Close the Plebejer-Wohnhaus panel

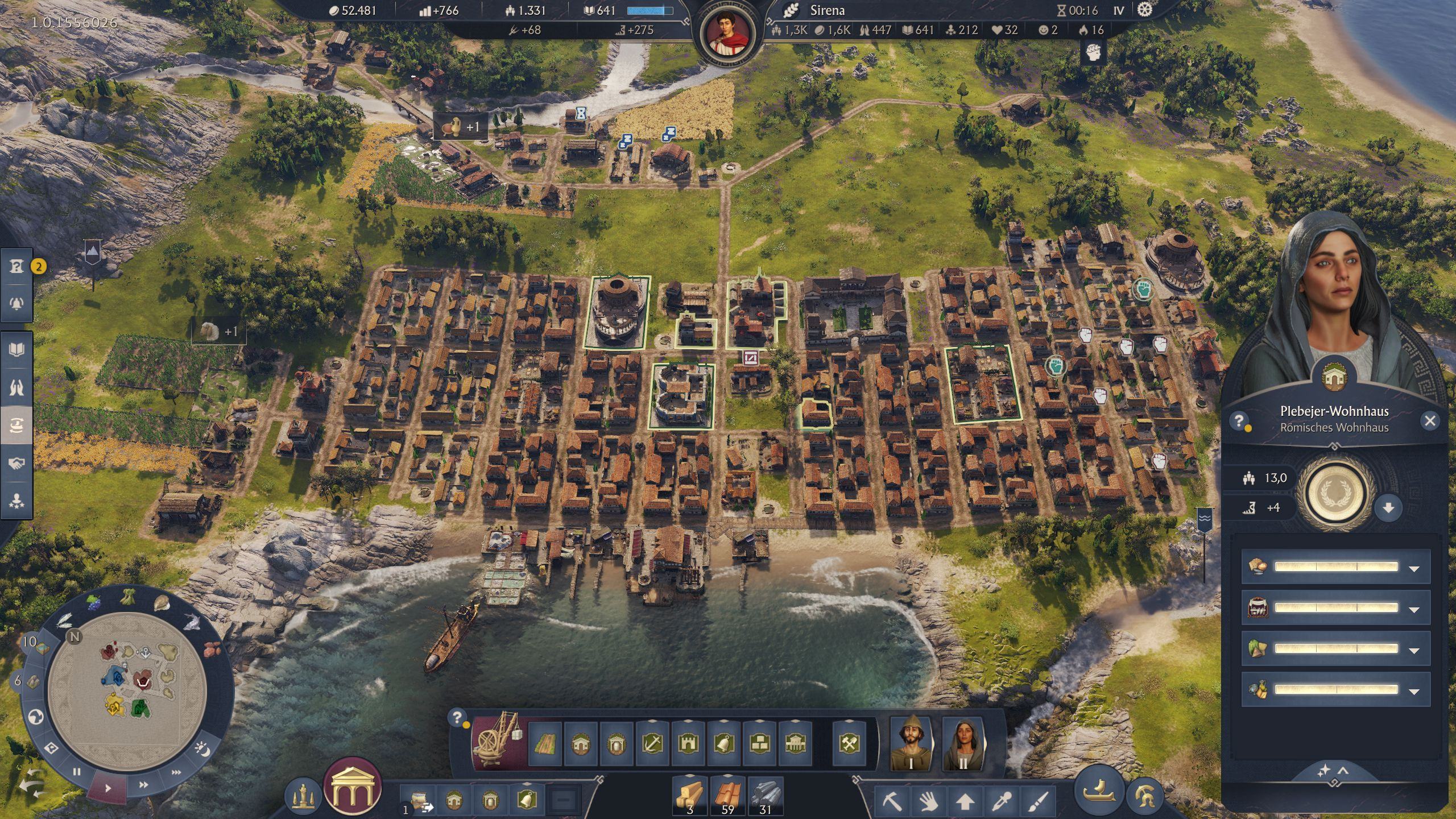[1430, 421]
